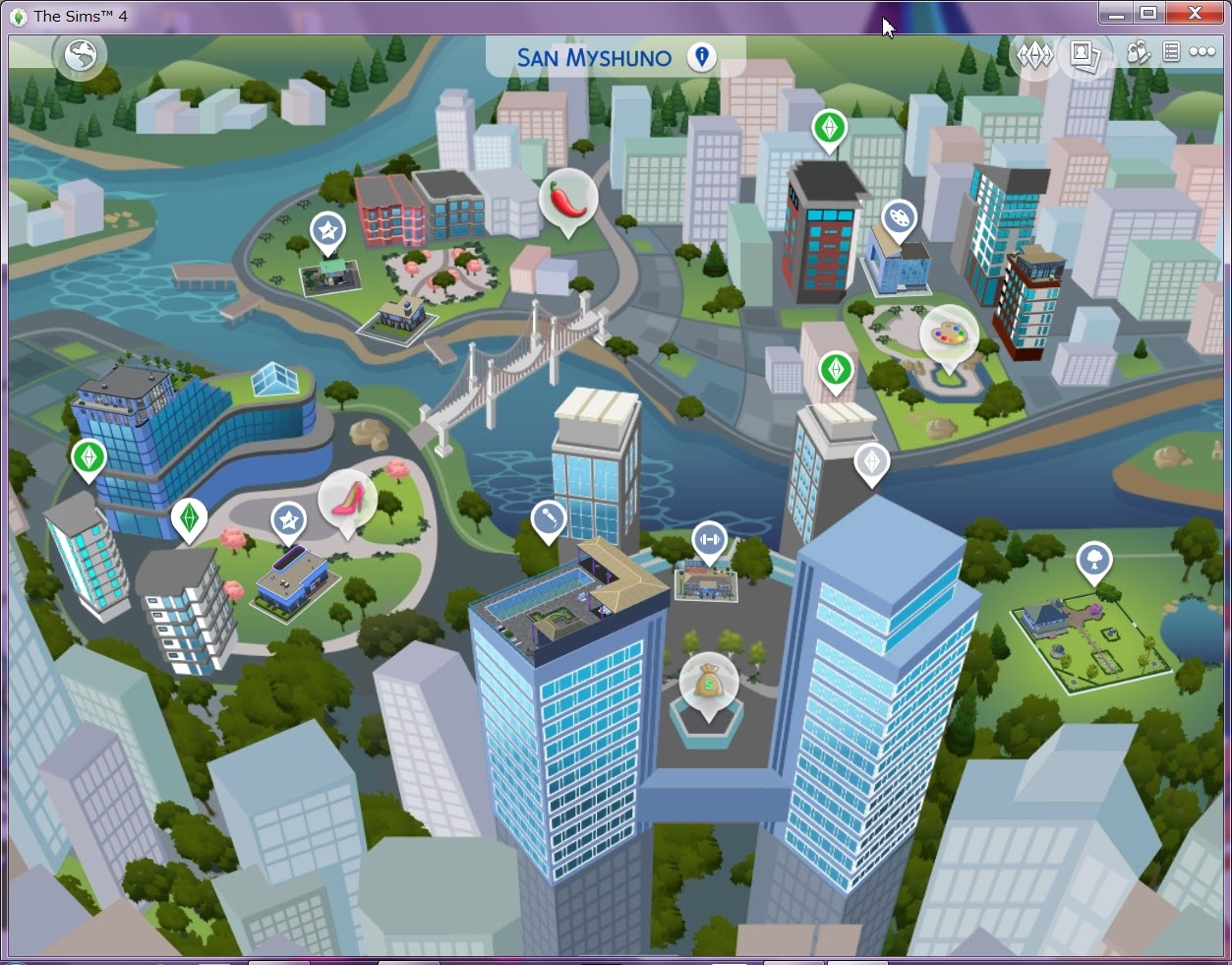Select the grey plumbob lot marker
Viewport: 1232px width, 965px height.
pos(871,462)
